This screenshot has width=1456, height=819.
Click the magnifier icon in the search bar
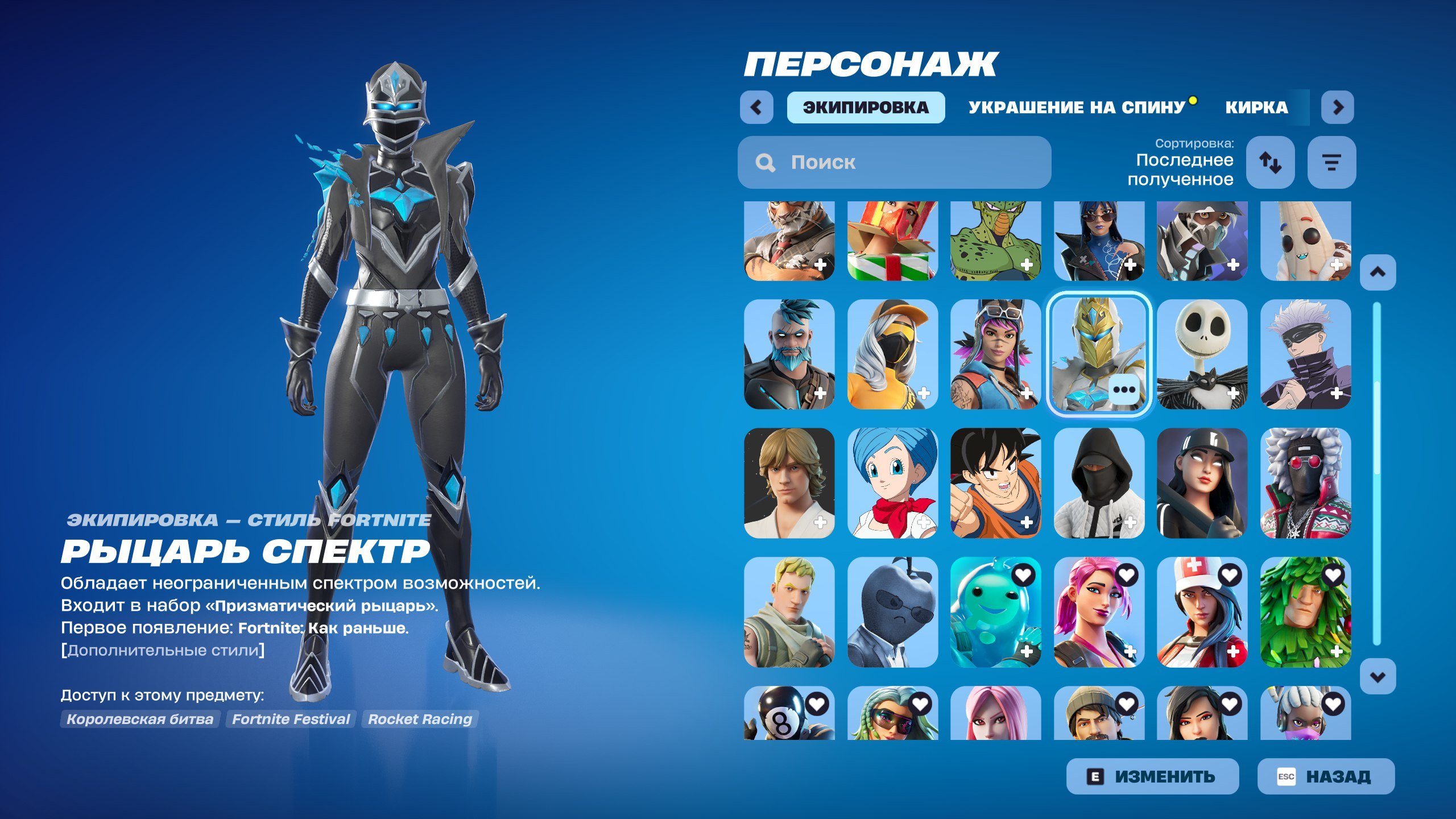765,163
